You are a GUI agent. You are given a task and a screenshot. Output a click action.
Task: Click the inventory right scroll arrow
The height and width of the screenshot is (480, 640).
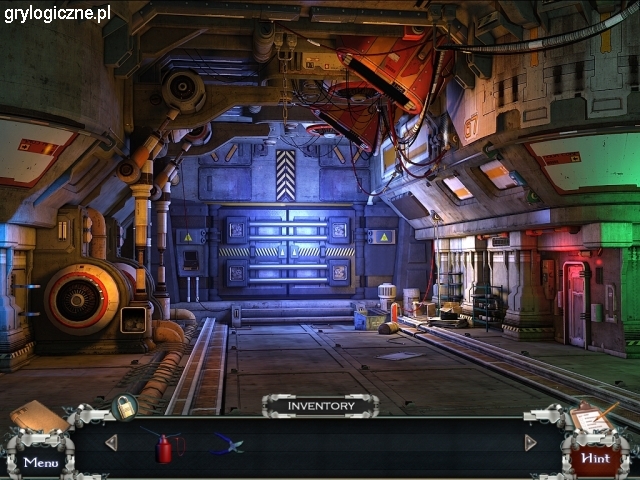click(530, 442)
